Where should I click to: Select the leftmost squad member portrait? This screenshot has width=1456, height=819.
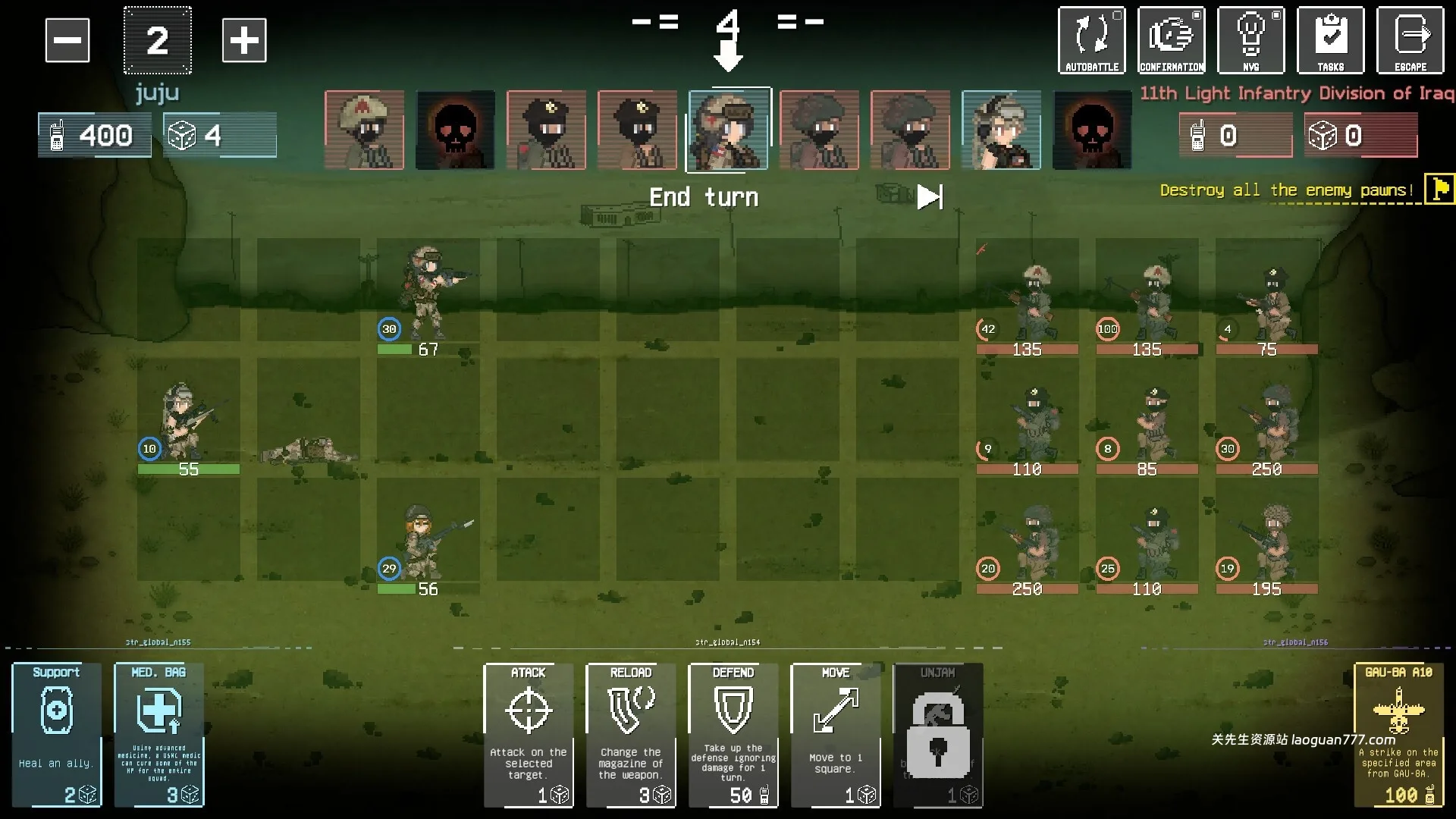pyautogui.click(x=364, y=129)
